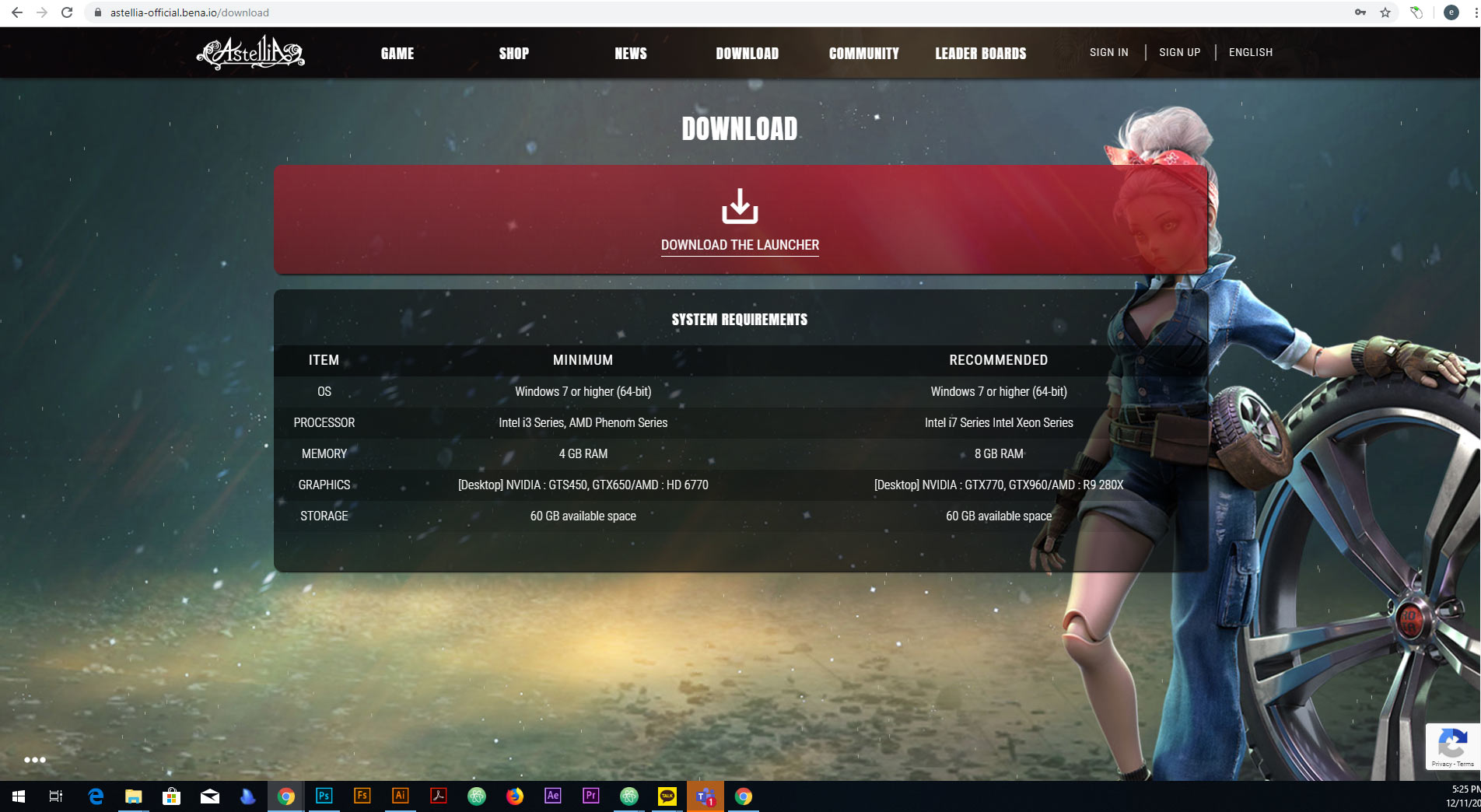This screenshot has height=812, width=1481.
Task: Open the GAME menu
Action: [x=397, y=54]
